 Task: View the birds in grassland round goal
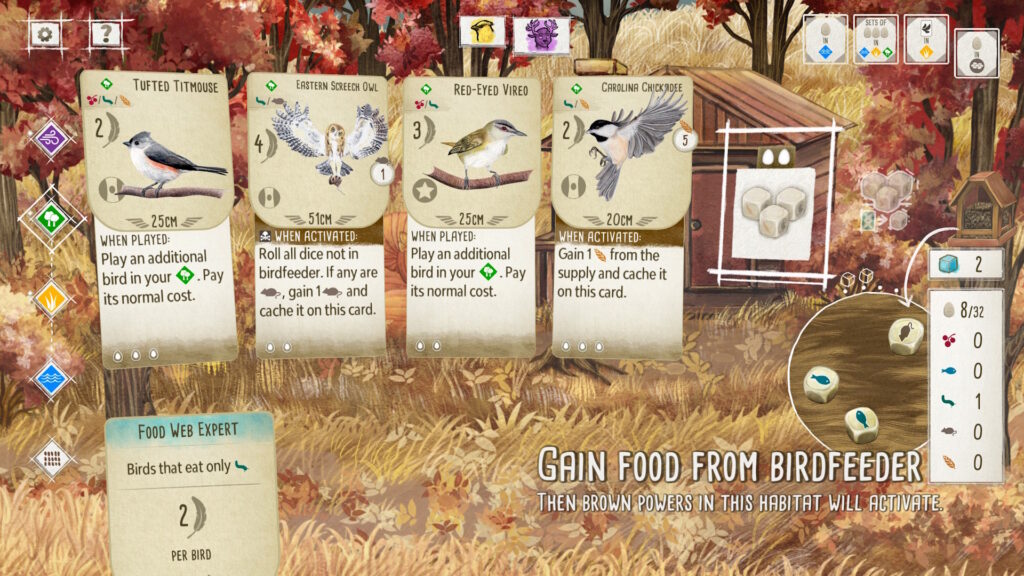[926, 39]
